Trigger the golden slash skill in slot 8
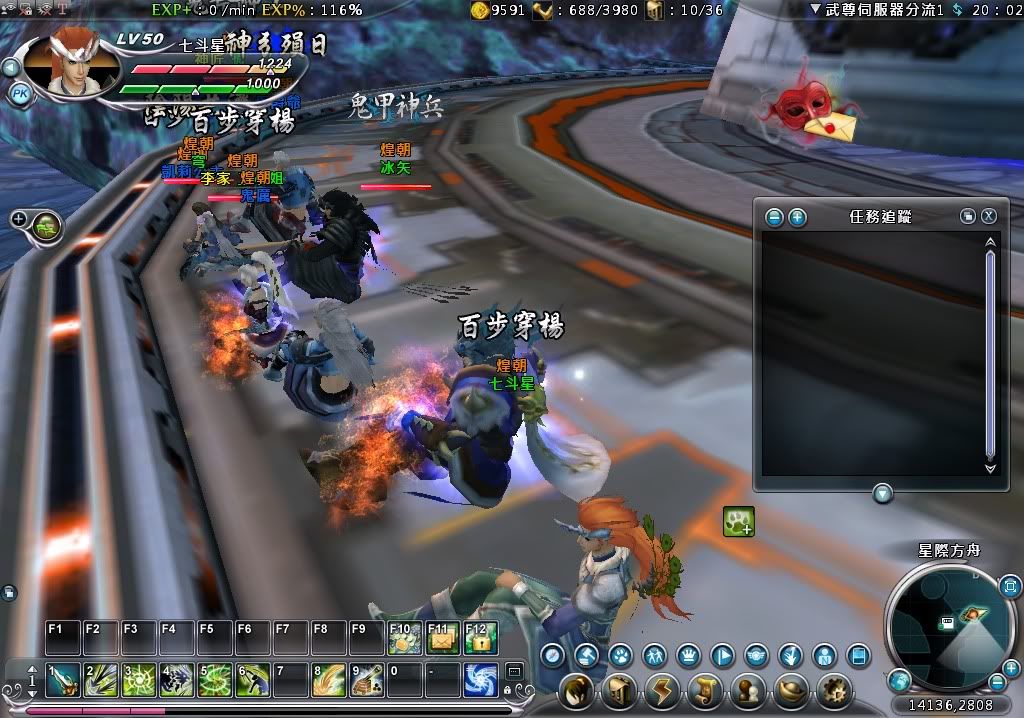The image size is (1024, 718). [x=328, y=680]
